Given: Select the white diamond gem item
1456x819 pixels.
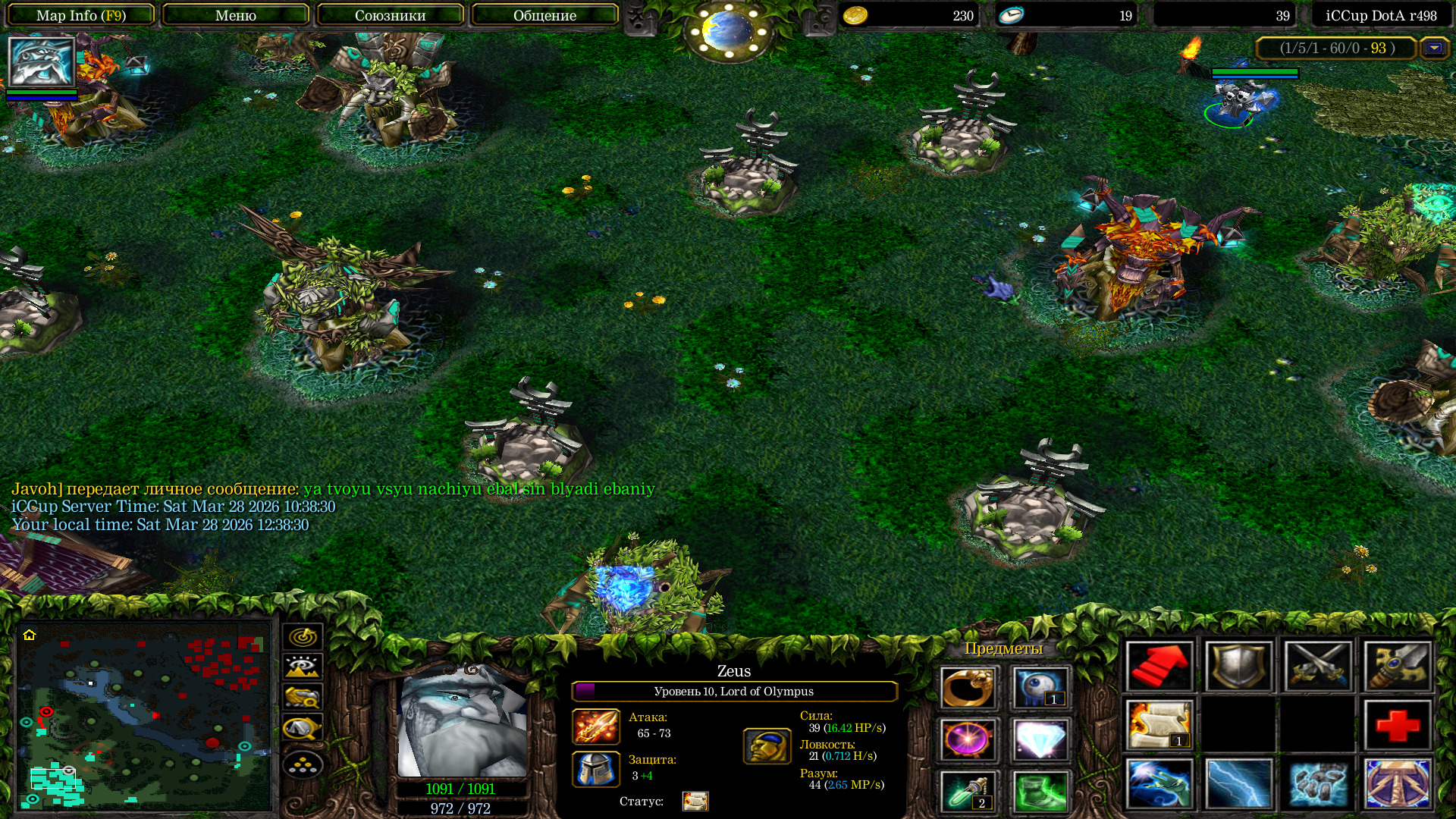Looking at the screenshot, I should click(x=1040, y=739).
